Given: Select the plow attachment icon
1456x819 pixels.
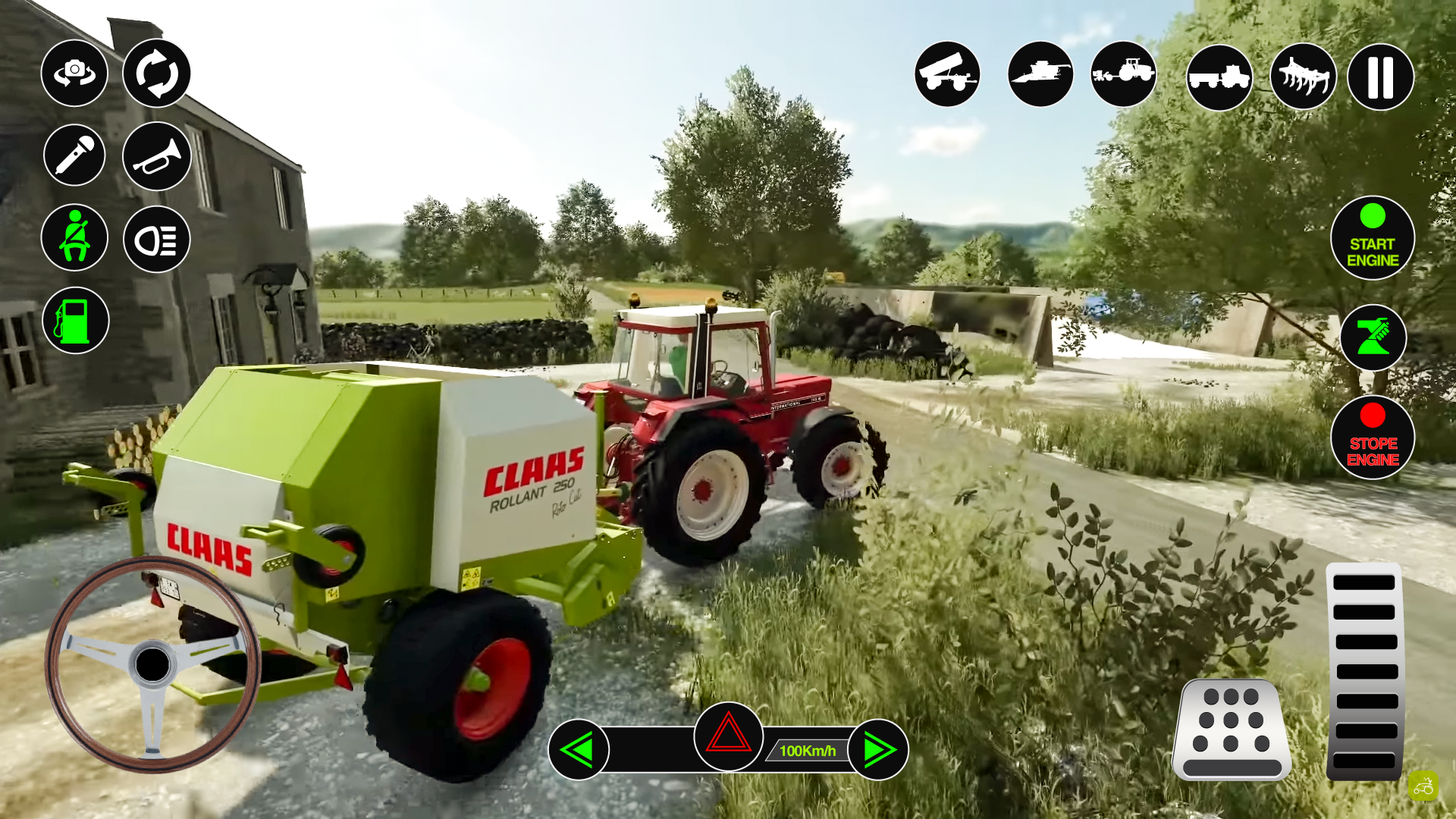Looking at the screenshot, I should point(1302,76).
